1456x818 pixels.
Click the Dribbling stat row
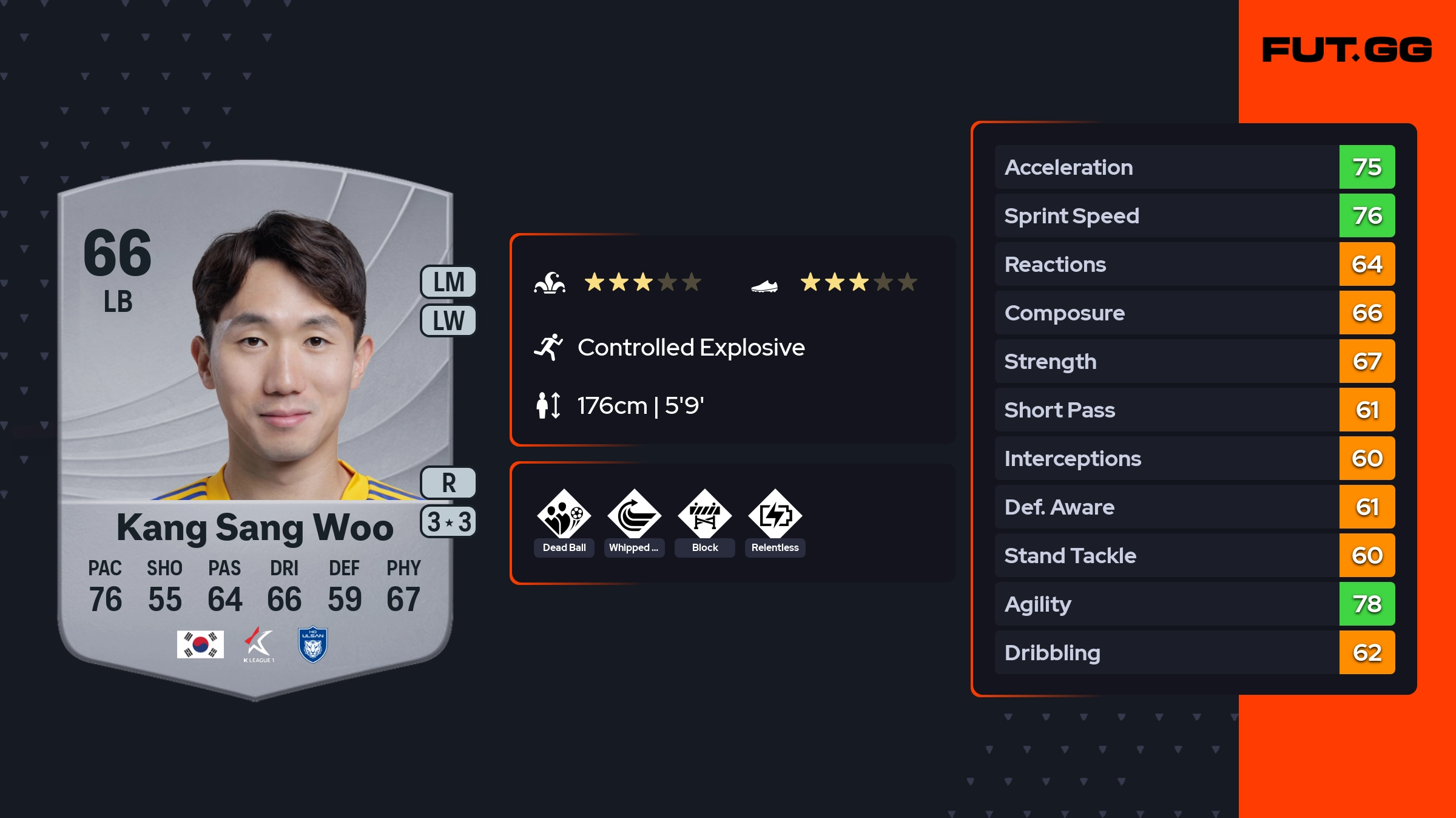coord(1195,652)
